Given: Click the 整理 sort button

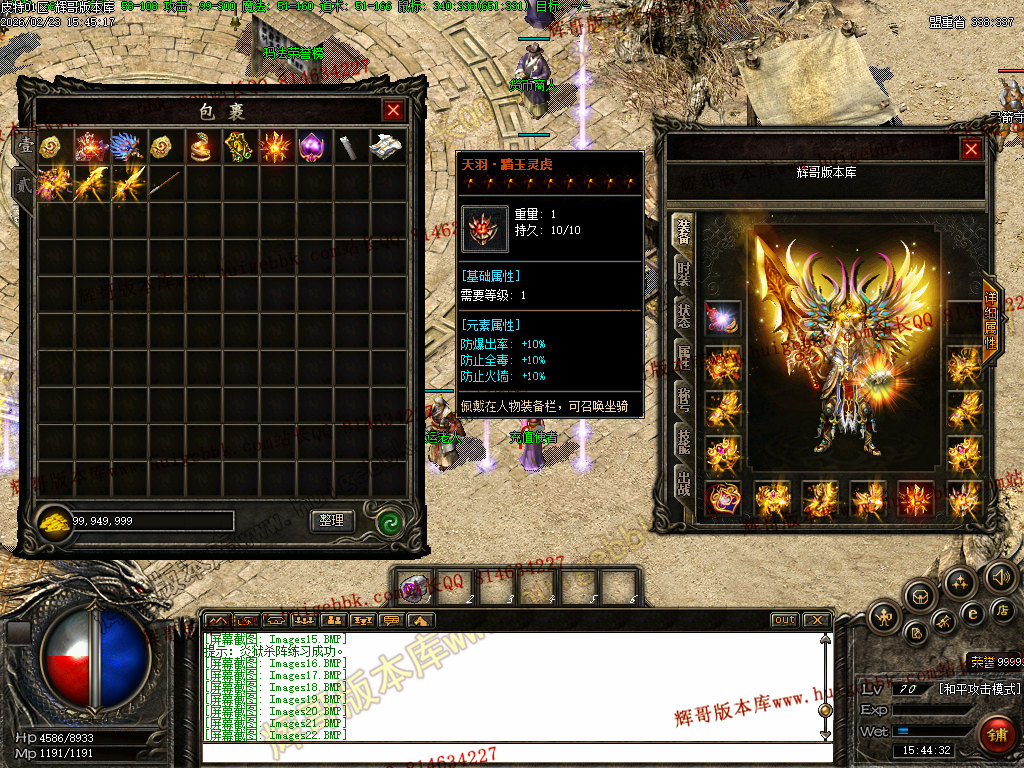Looking at the screenshot, I should [332, 520].
